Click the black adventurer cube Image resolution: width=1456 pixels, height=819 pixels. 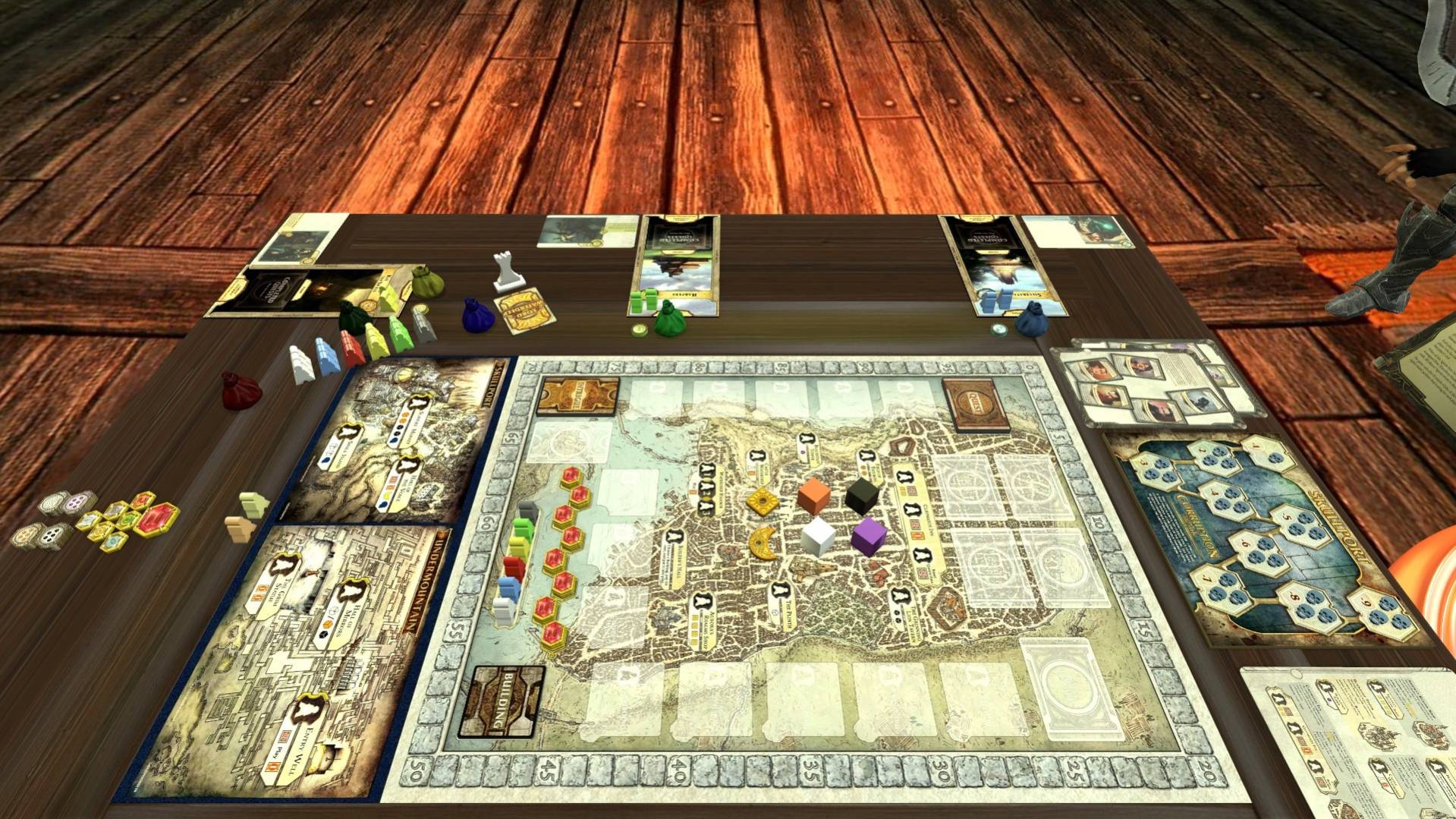[861, 493]
